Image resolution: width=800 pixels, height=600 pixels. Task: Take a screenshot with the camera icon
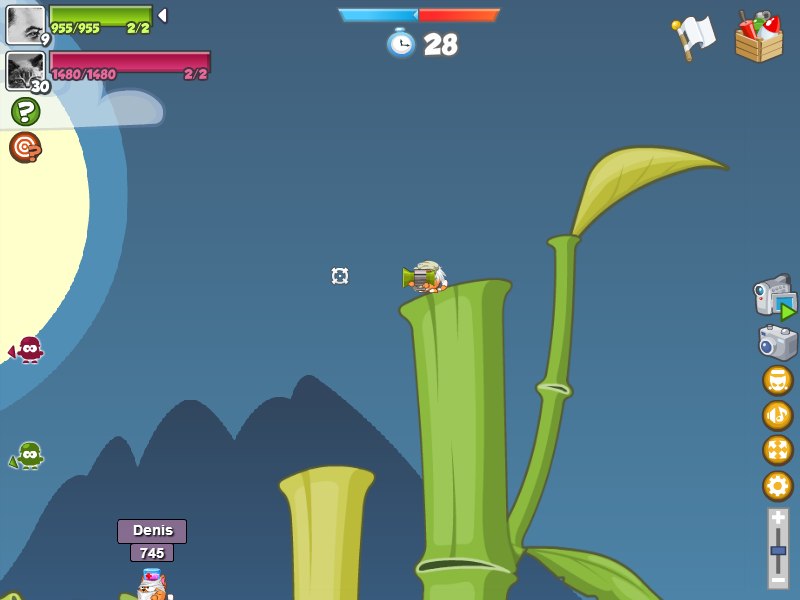point(777,342)
